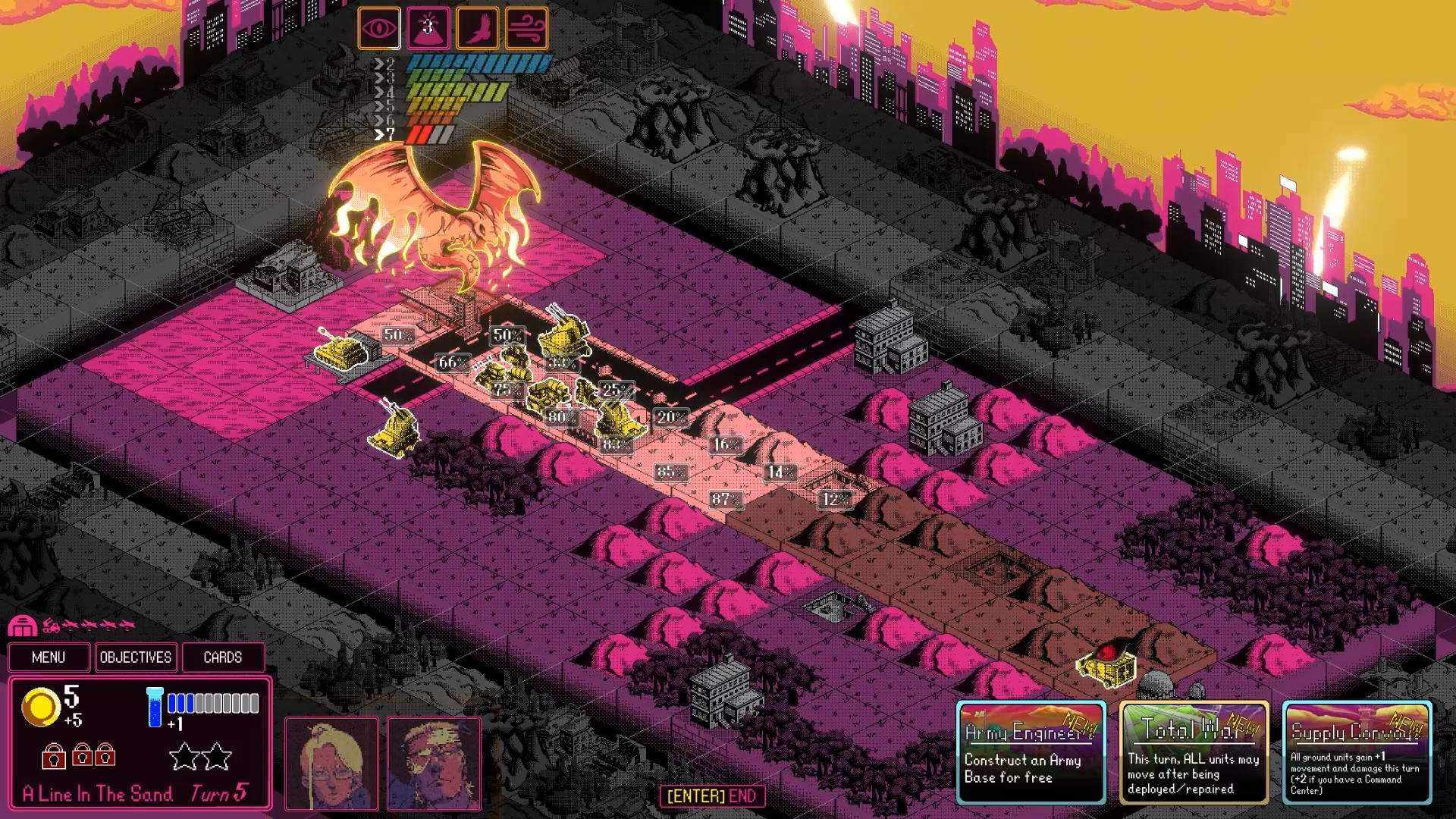1456x819 pixels.
Task: Open the MENU
Action: (x=49, y=657)
